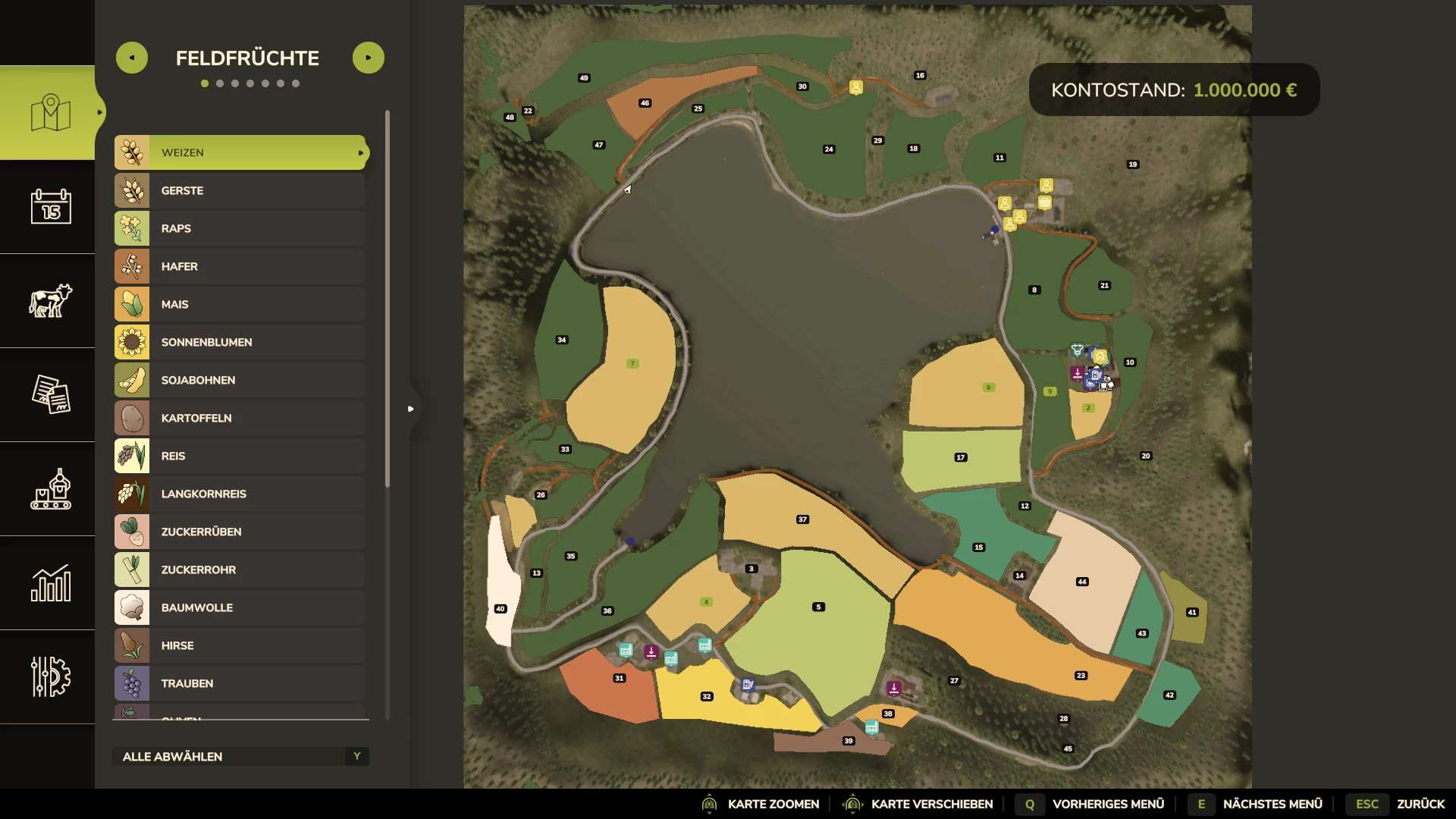1456x819 pixels.
Task: Select the Weizen crop filter
Action: [x=240, y=152]
